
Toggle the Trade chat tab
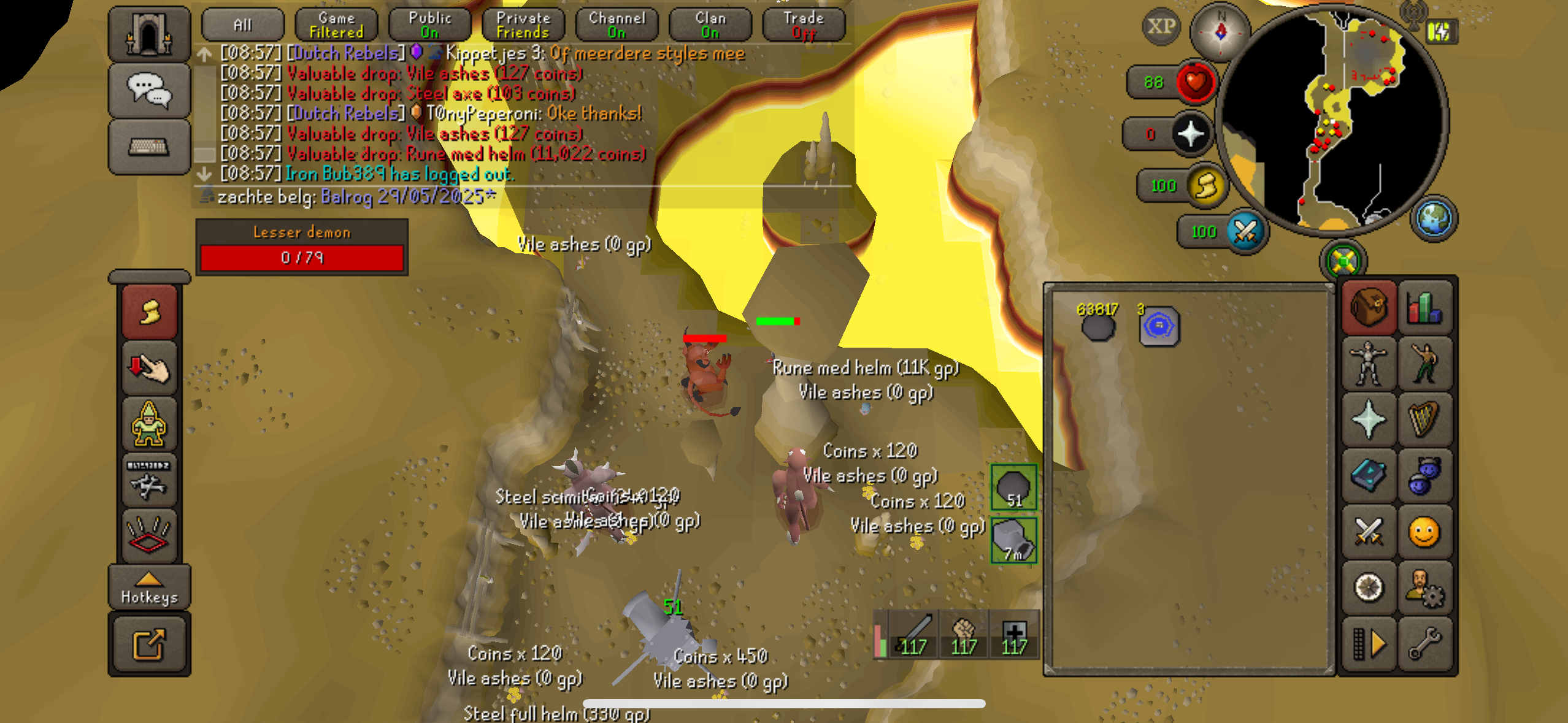coord(804,25)
